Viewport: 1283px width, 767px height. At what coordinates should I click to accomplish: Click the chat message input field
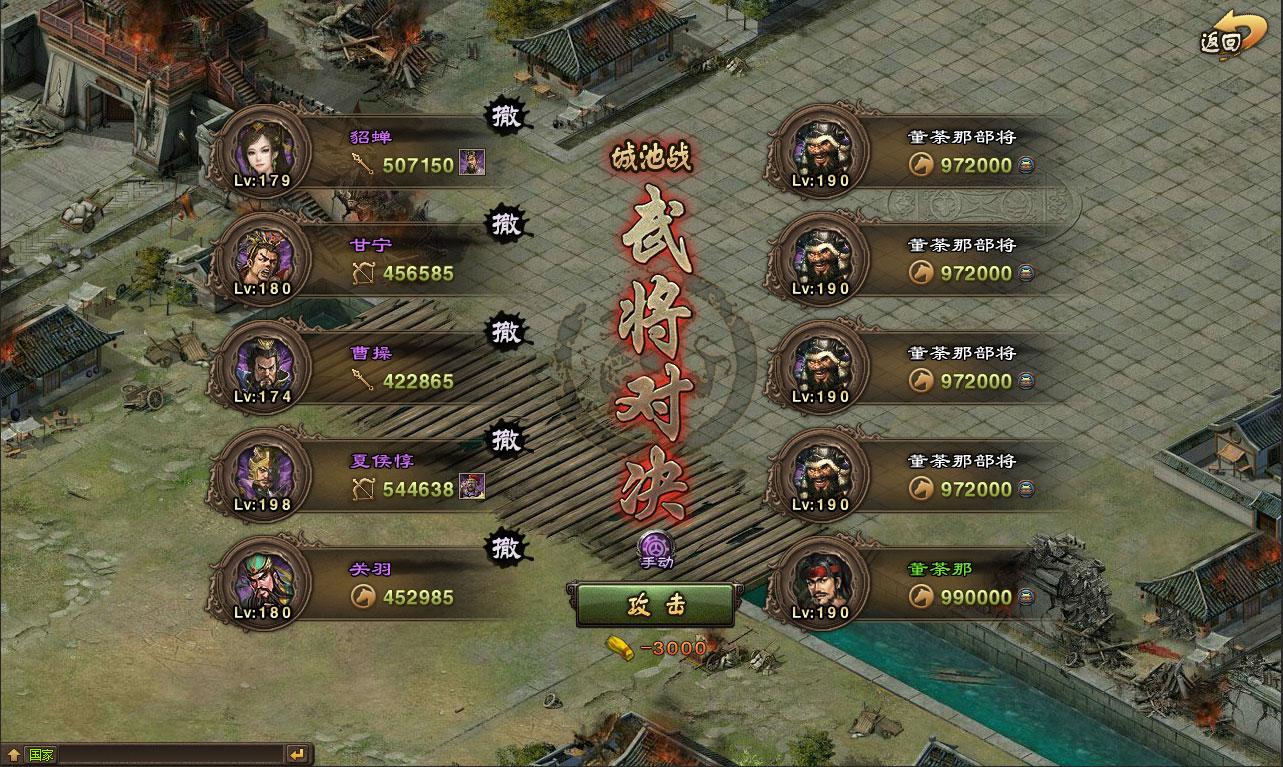point(170,752)
